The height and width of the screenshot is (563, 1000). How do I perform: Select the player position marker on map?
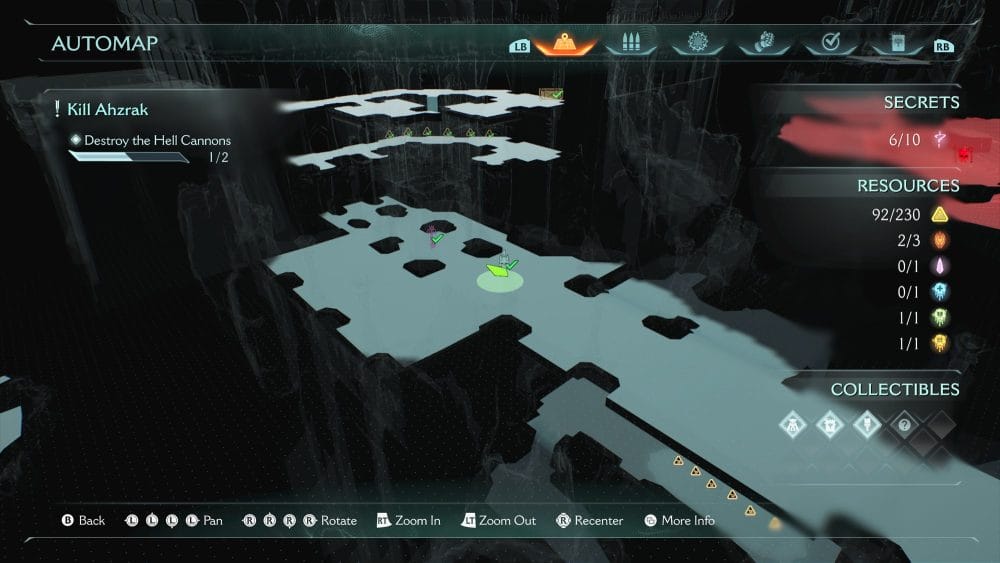[x=498, y=270]
